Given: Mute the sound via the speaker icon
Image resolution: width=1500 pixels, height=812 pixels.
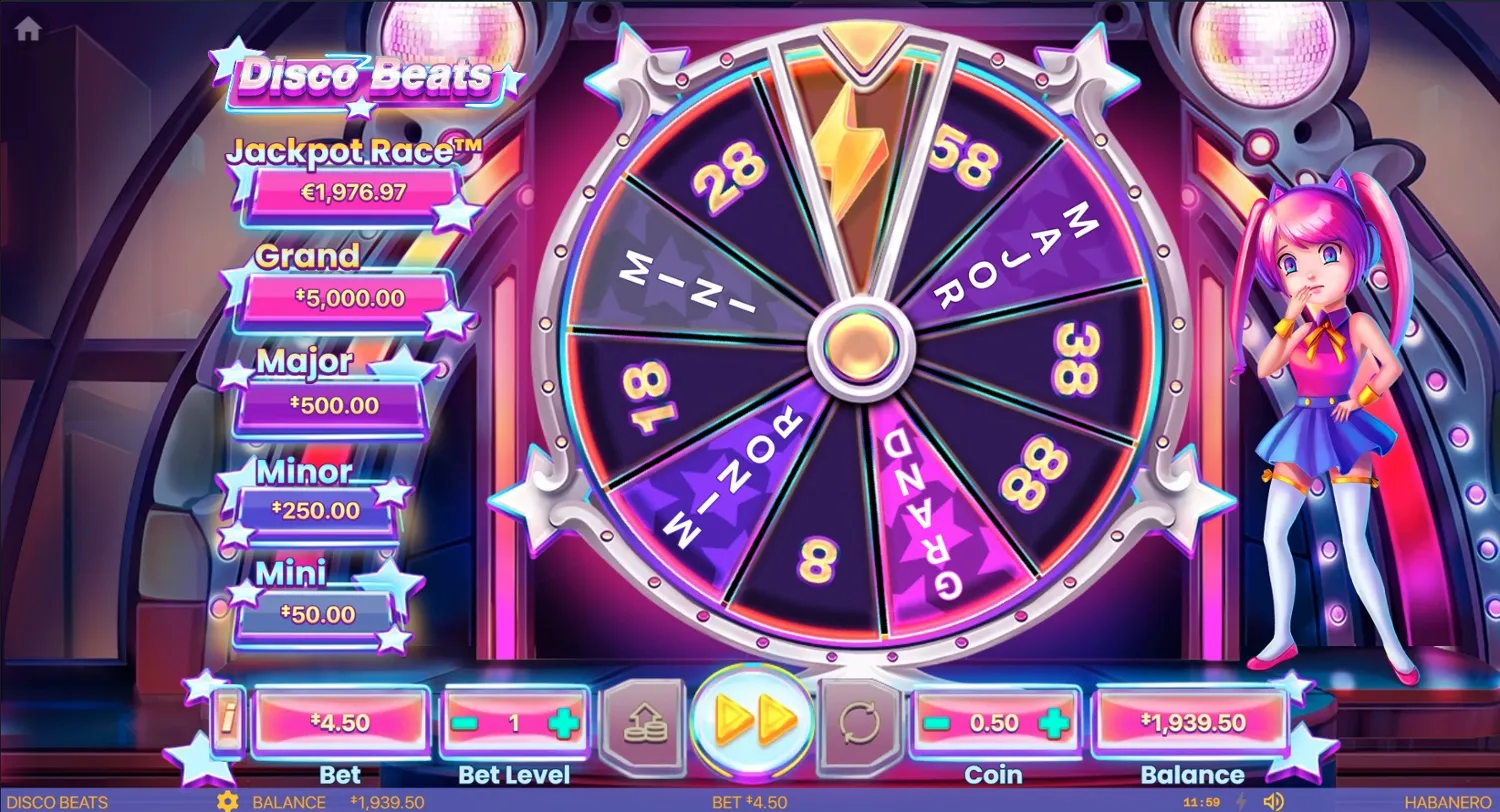Looking at the screenshot, I should click(1273, 800).
